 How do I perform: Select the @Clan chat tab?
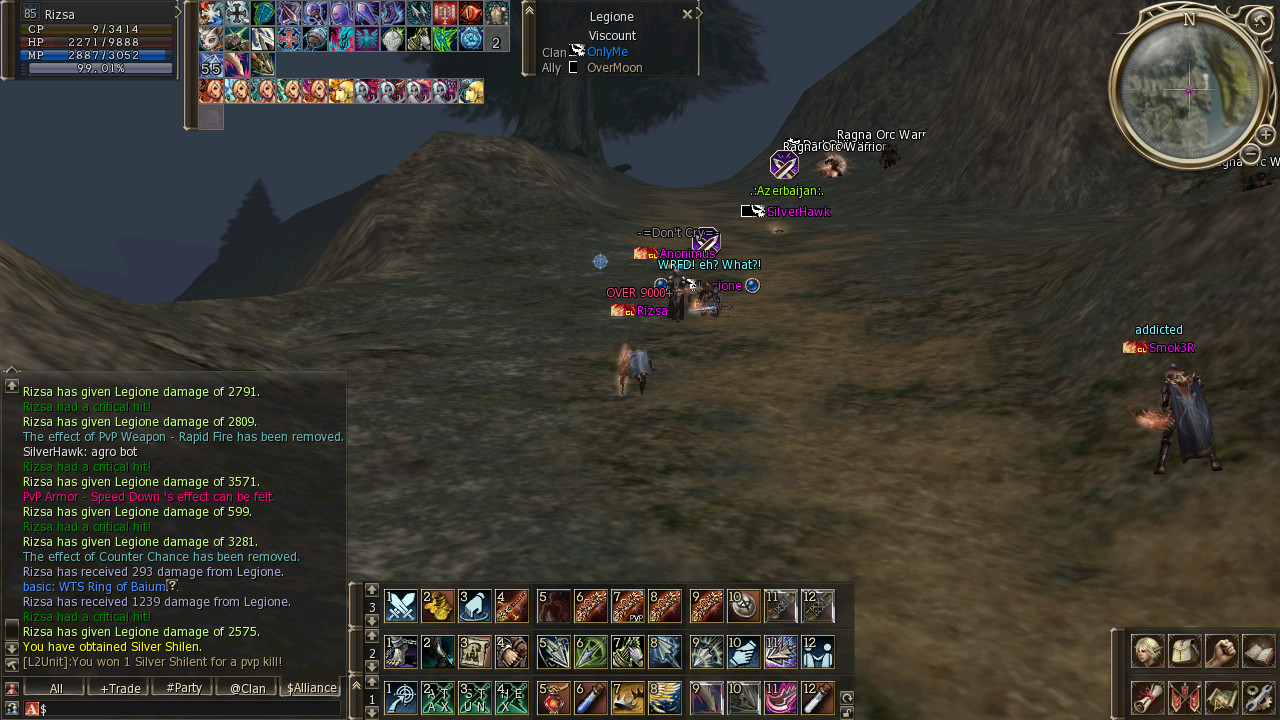[x=247, y=688]
